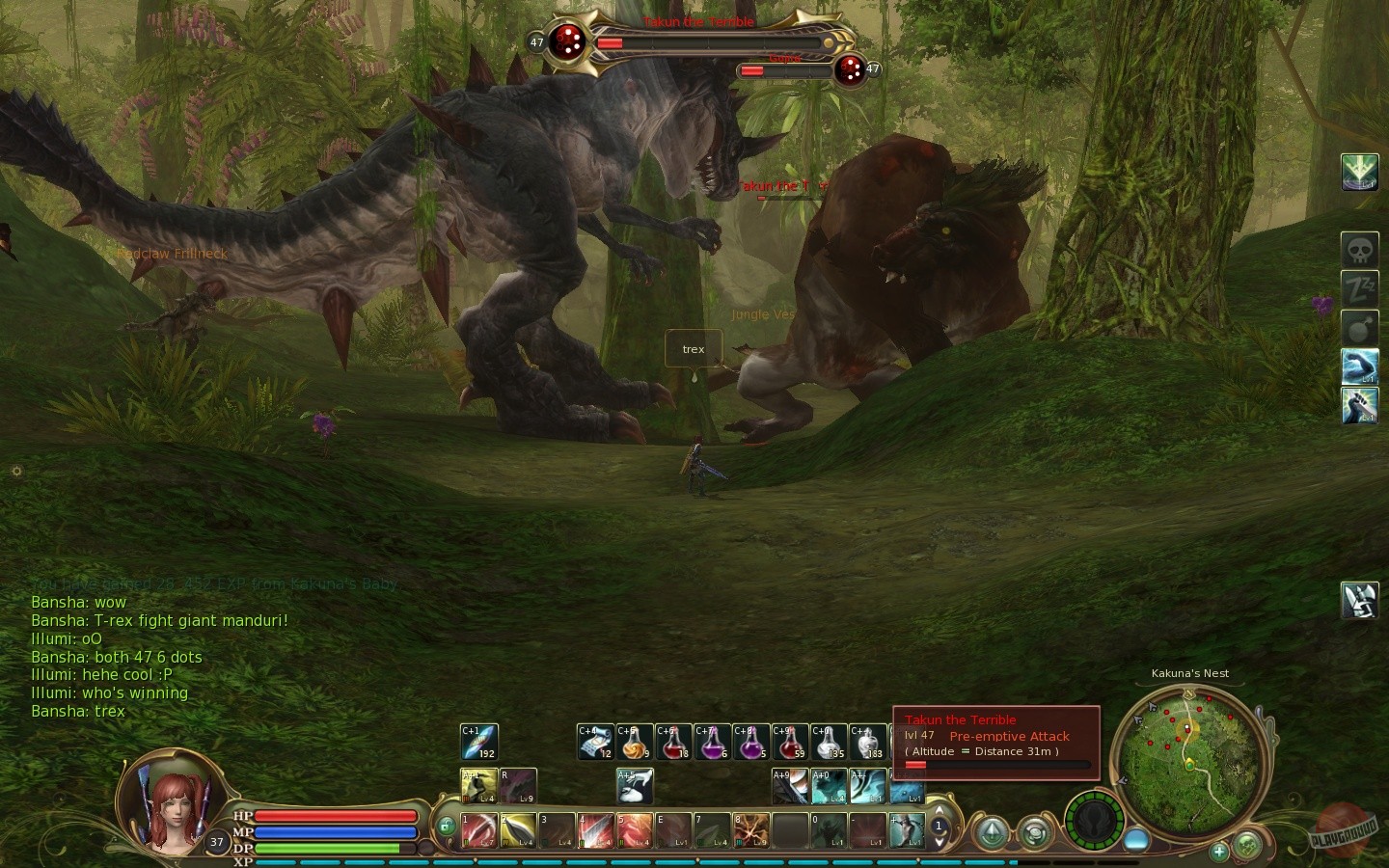Toggle the blue orb indicator beside the minimap
This screenshot has width=1389, height=868.
[x=1136, y=837]
